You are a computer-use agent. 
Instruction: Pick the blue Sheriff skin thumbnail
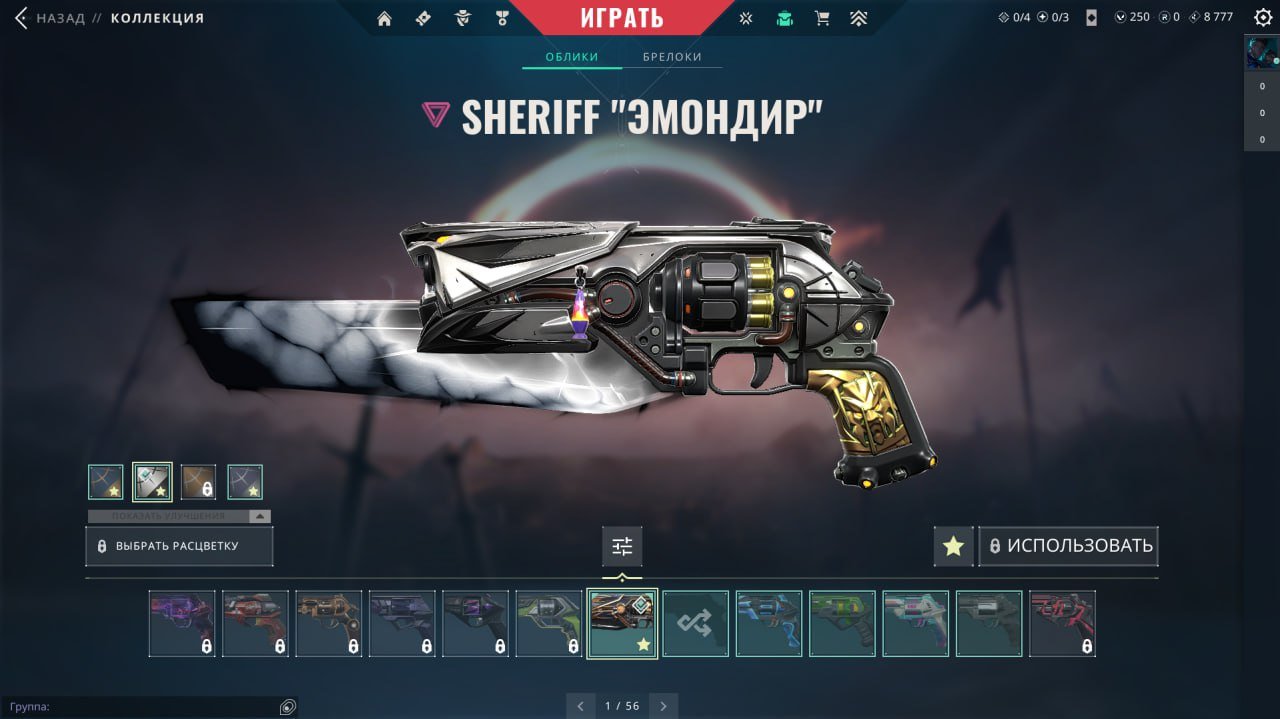tap(769, 623)
